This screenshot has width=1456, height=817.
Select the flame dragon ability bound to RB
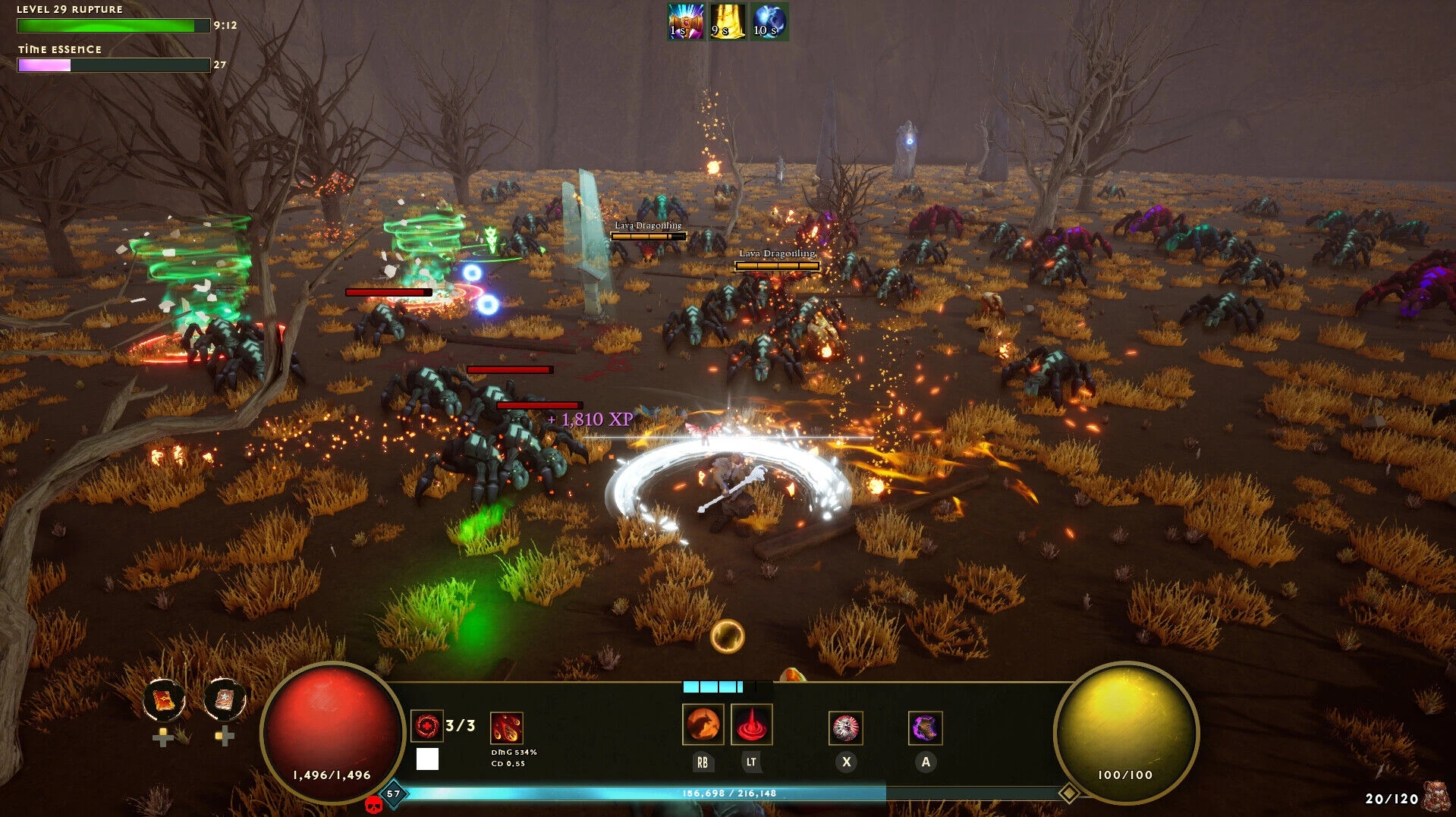(705, 726)
